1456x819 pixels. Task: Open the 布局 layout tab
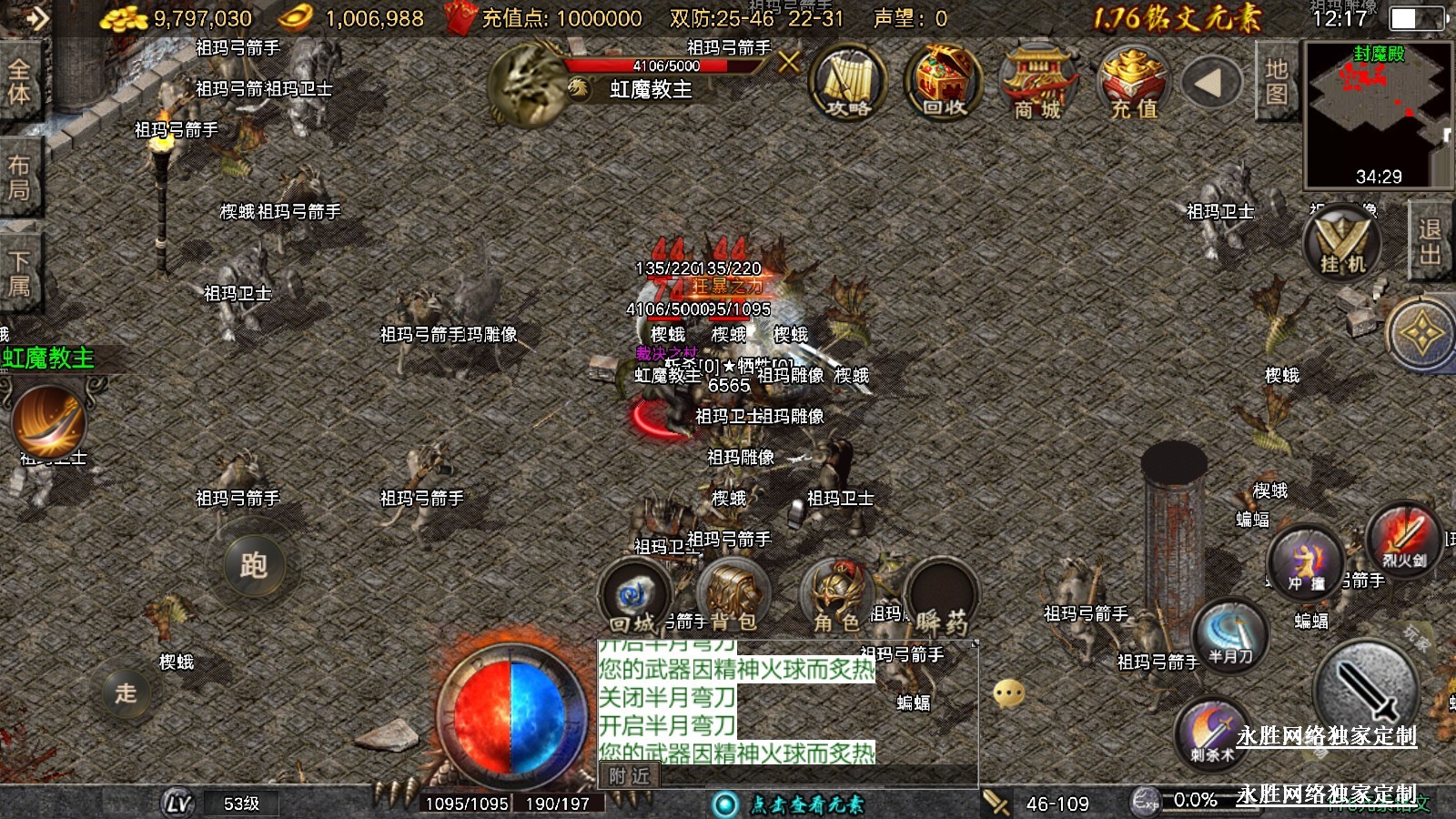19,177
